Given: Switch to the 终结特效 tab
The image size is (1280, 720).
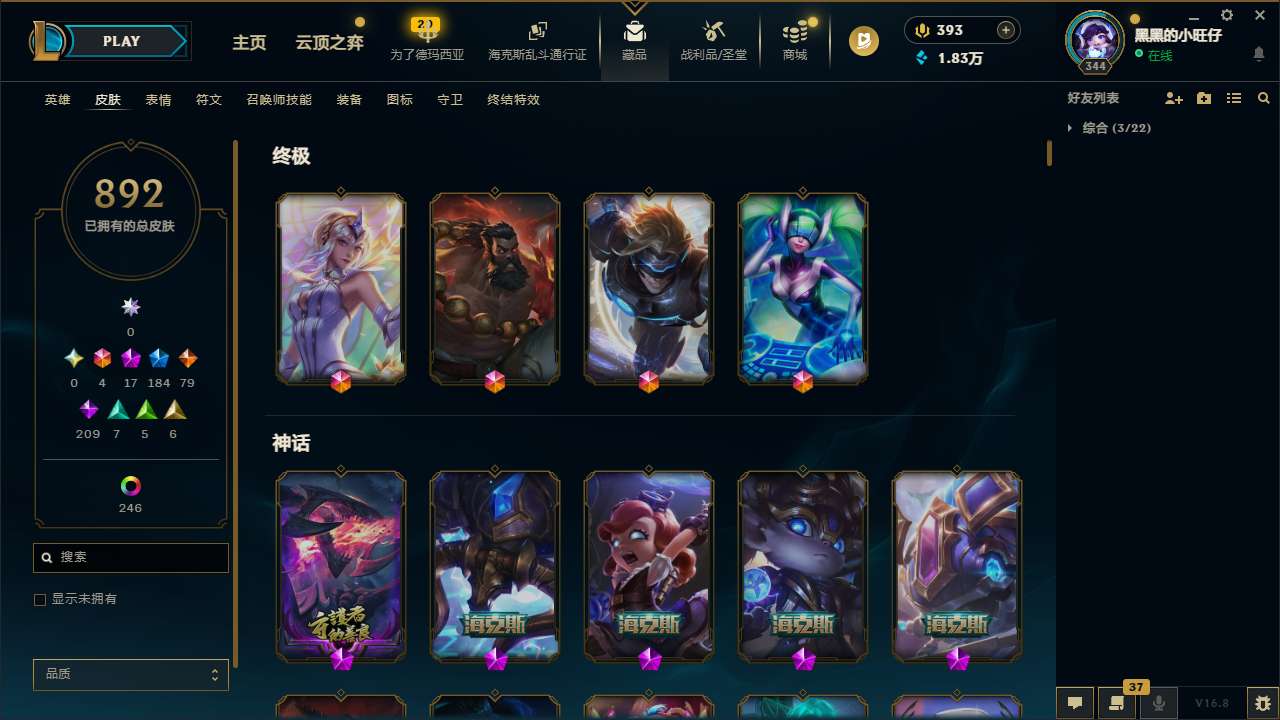Looking at the screenshot, I should (513, 100).
